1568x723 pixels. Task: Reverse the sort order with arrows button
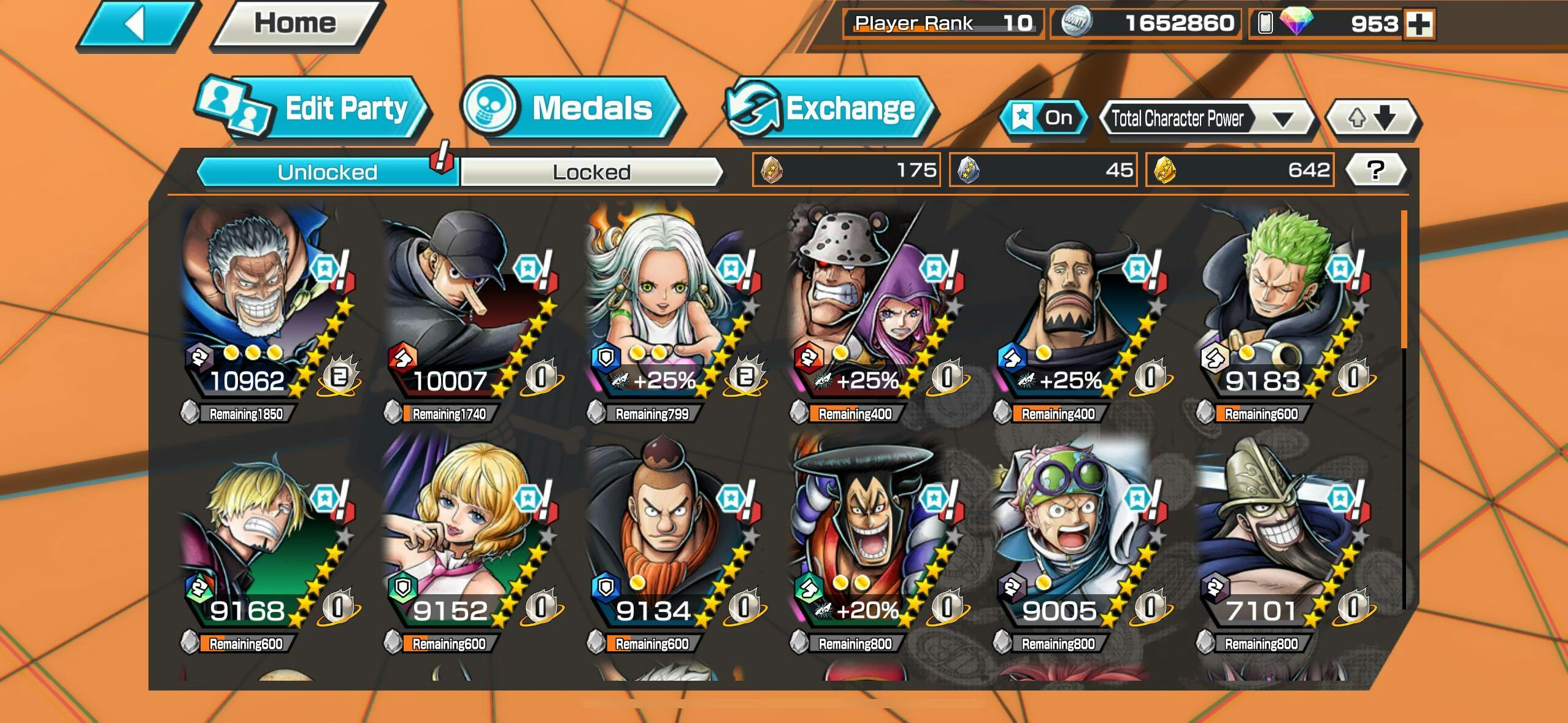point(1372,118)
